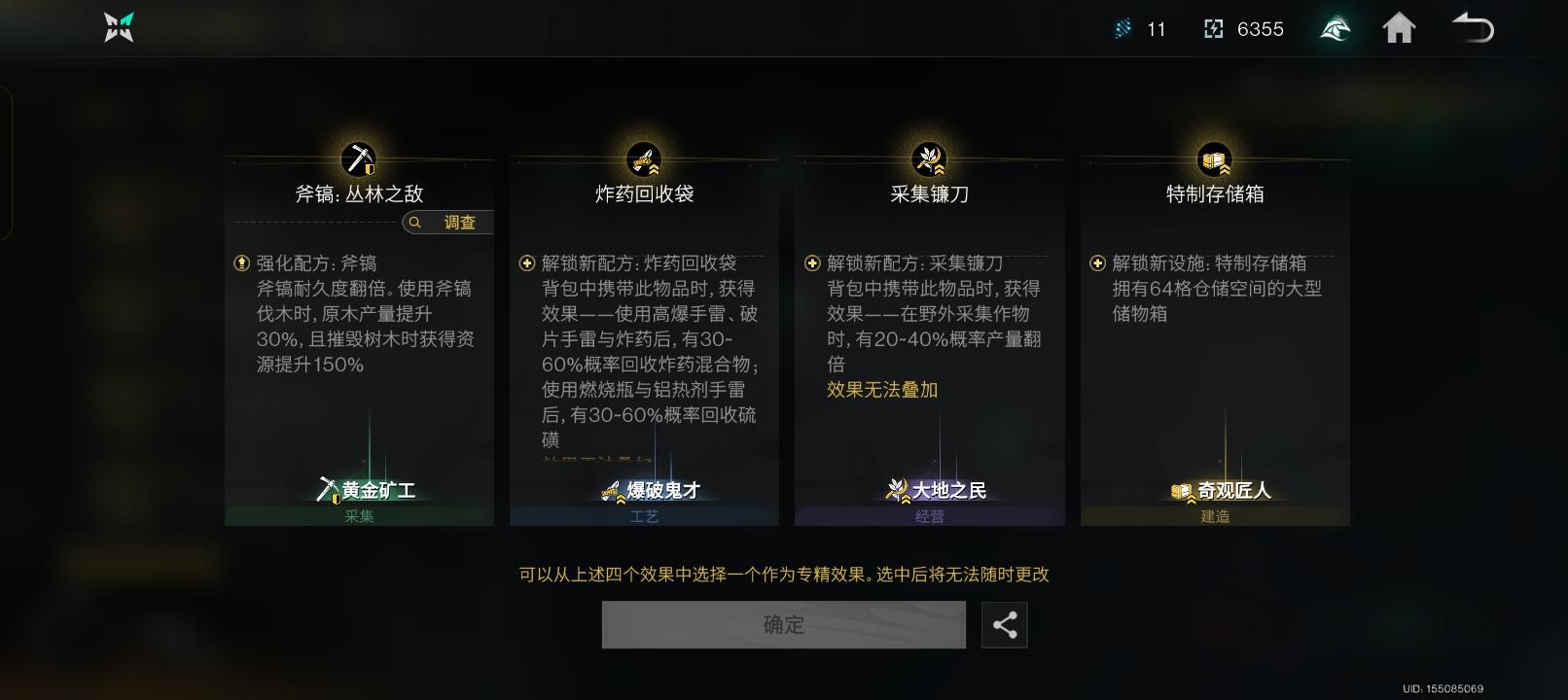Click the teal helmet emblem in the top bar
Viewport: 1568px width, 700px height.
tap(1334, 28)
